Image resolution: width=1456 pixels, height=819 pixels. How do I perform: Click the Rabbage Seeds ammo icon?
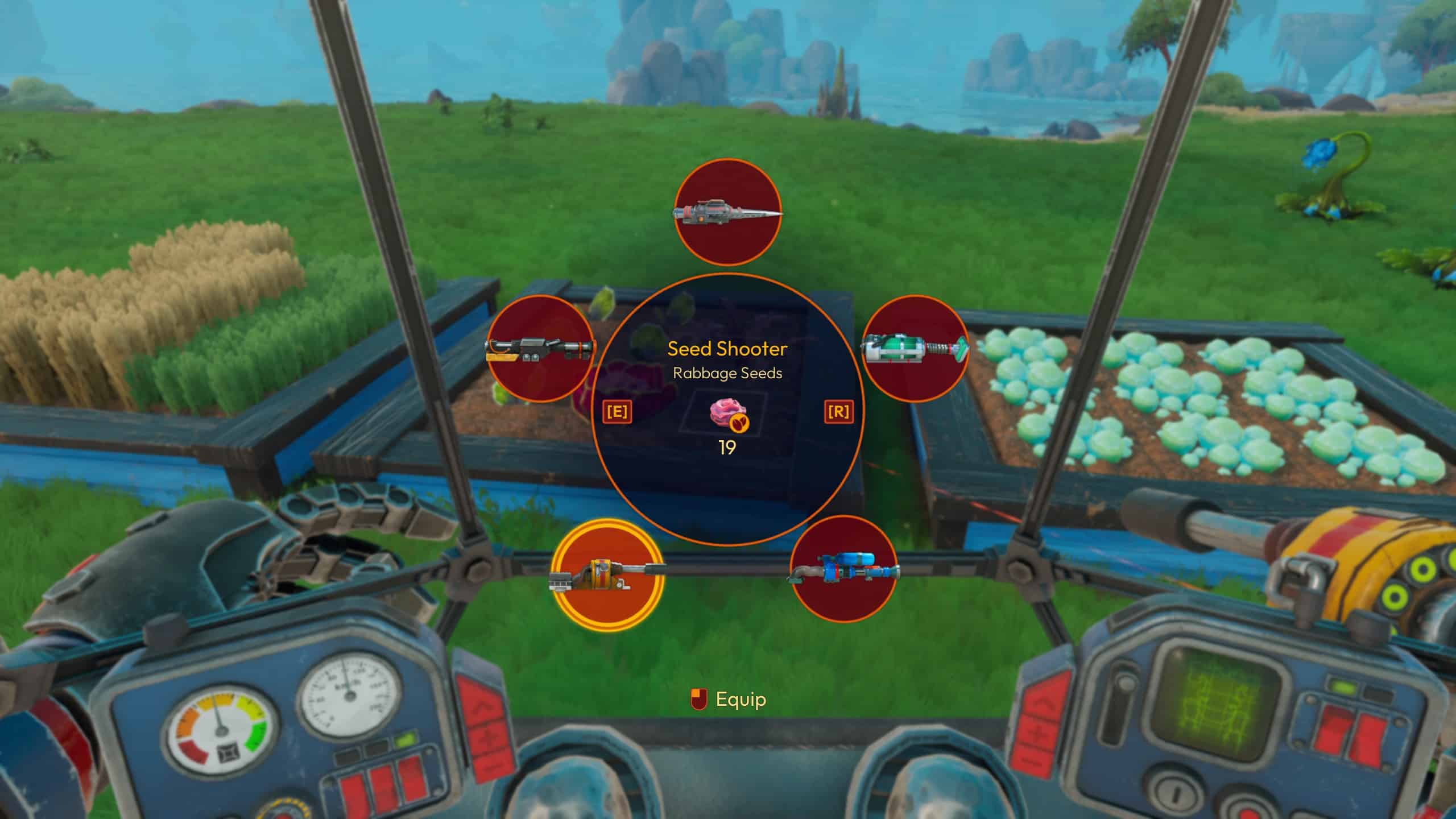click(727, 413)
